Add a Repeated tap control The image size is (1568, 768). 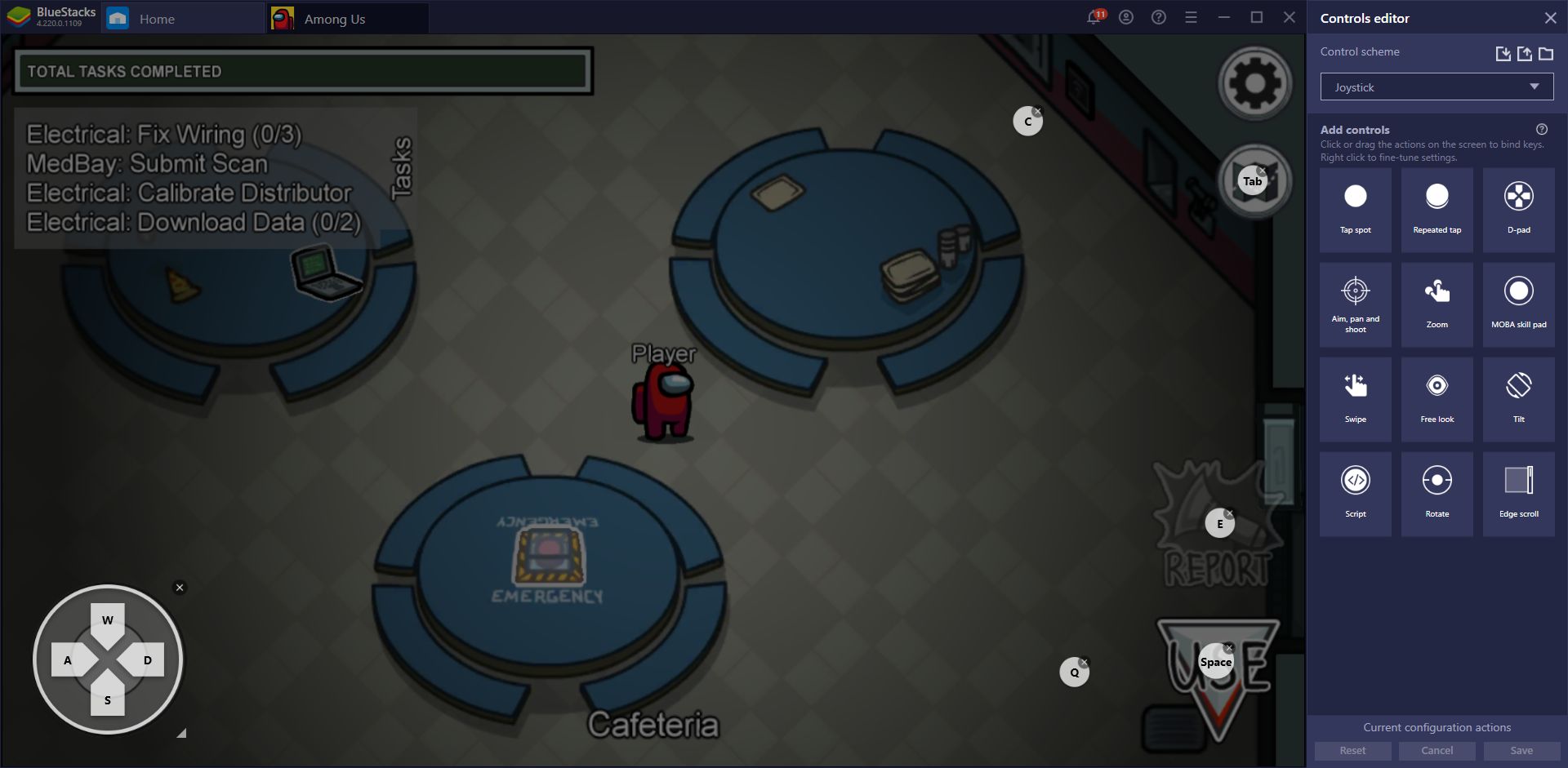click(x=1437, y=209)
